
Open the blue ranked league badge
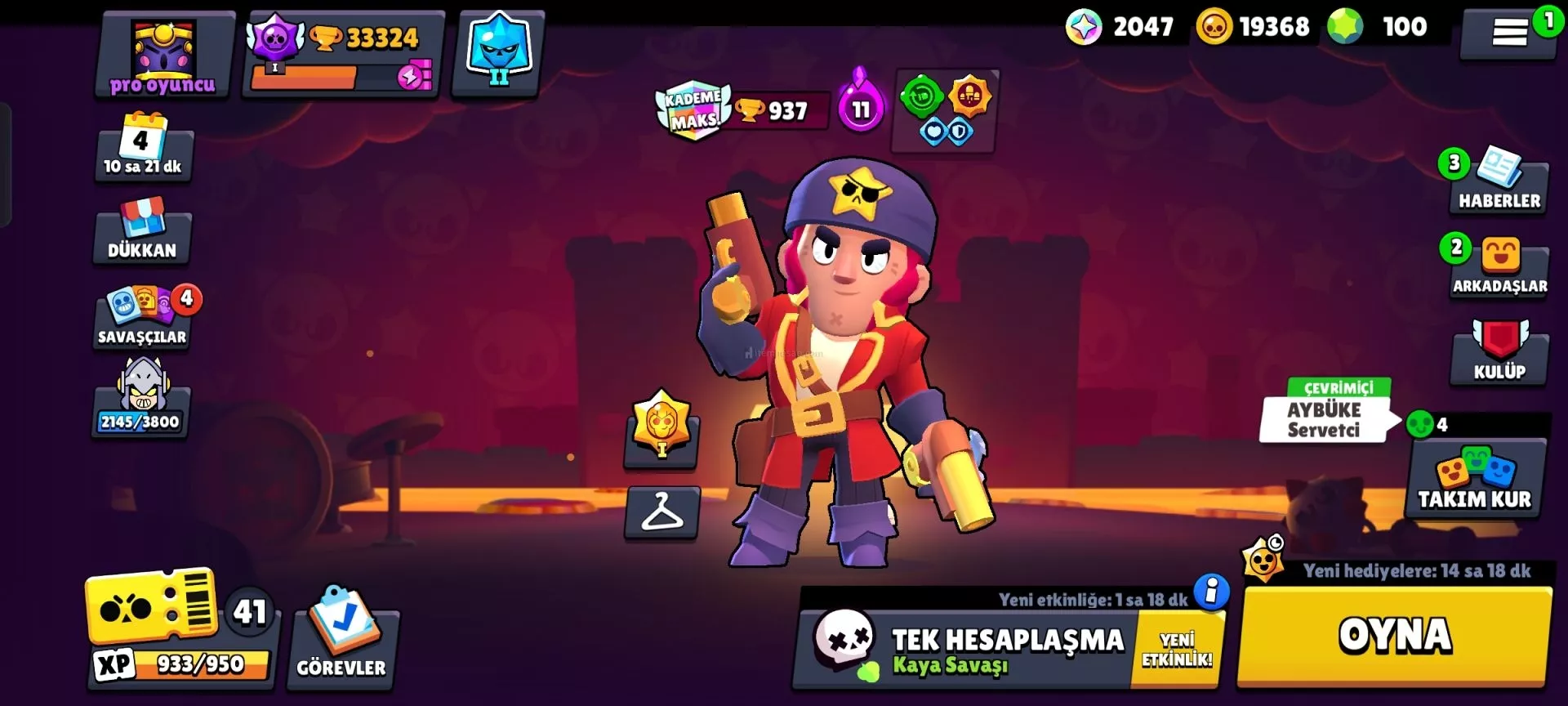coord(498,53)
